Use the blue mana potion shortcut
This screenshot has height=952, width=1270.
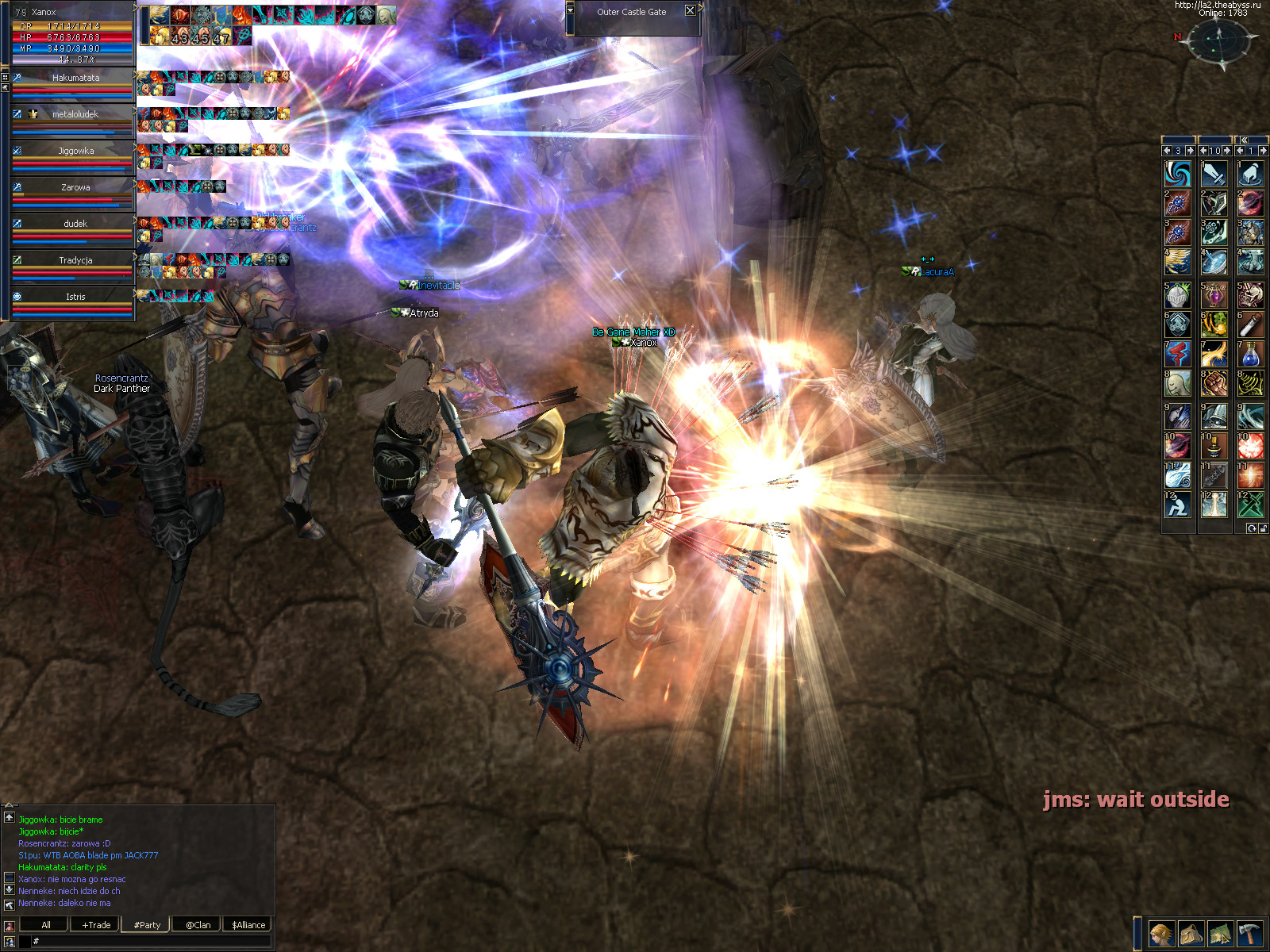[x=1250, y=355]
